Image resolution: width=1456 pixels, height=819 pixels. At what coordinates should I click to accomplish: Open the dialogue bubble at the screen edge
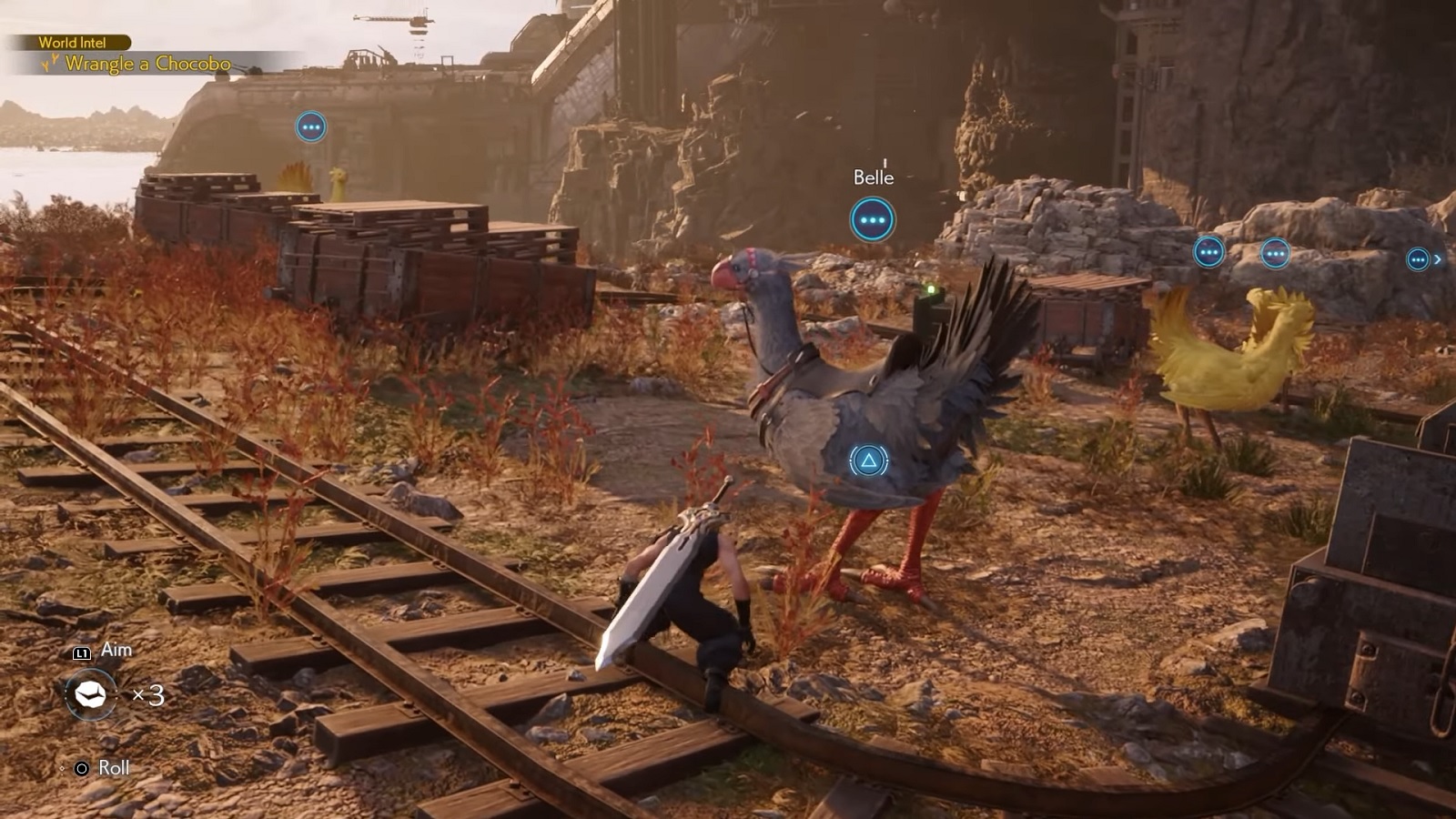pyautogui.click(x=1418, y=258)
